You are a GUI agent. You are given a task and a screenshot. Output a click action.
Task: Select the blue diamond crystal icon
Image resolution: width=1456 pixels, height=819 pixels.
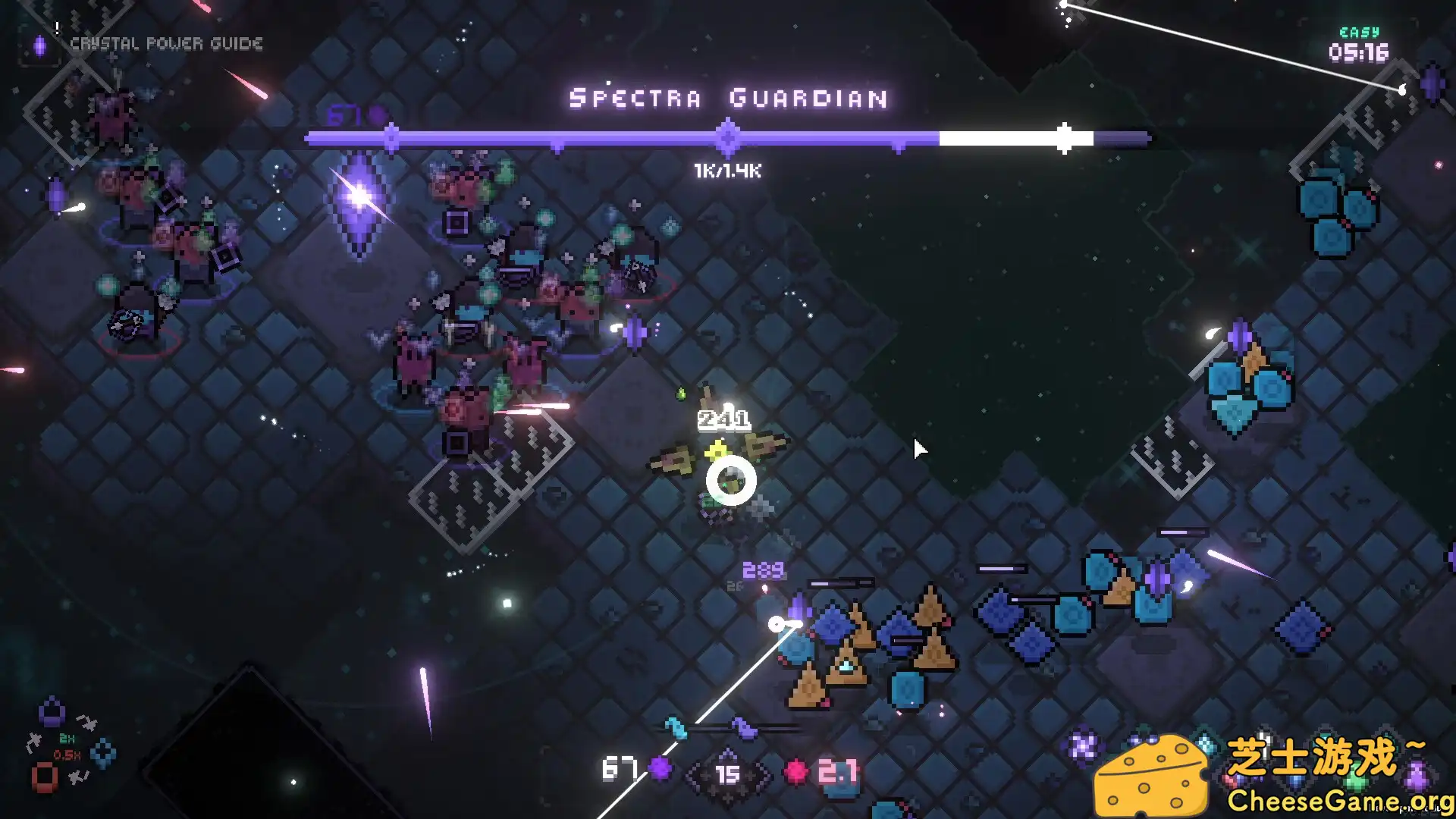click(103, 753)
